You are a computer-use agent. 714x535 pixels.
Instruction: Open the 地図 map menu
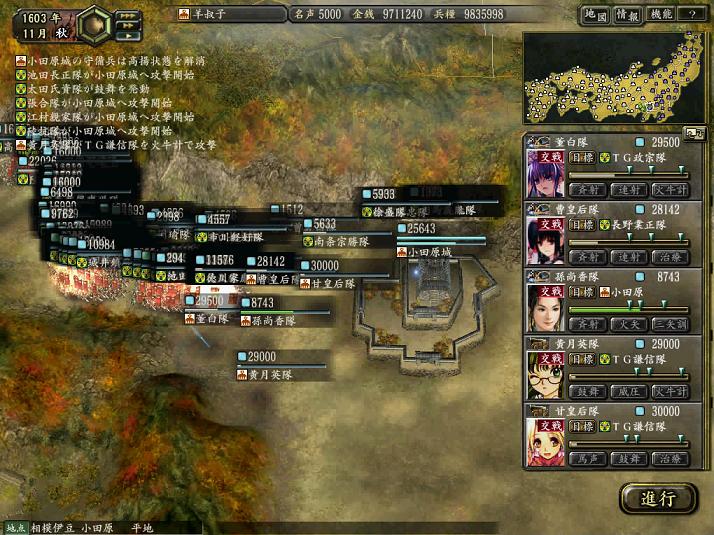click(x=595, y=14)
